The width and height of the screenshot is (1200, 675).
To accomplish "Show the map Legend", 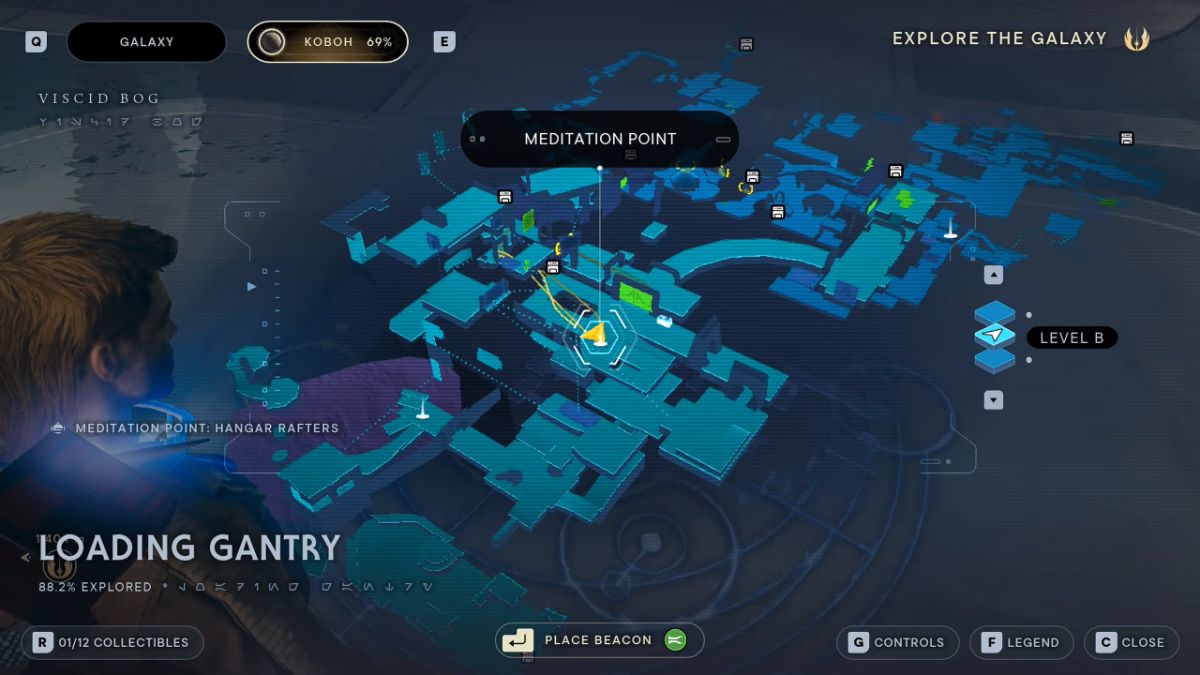I will pos(1021,642).
